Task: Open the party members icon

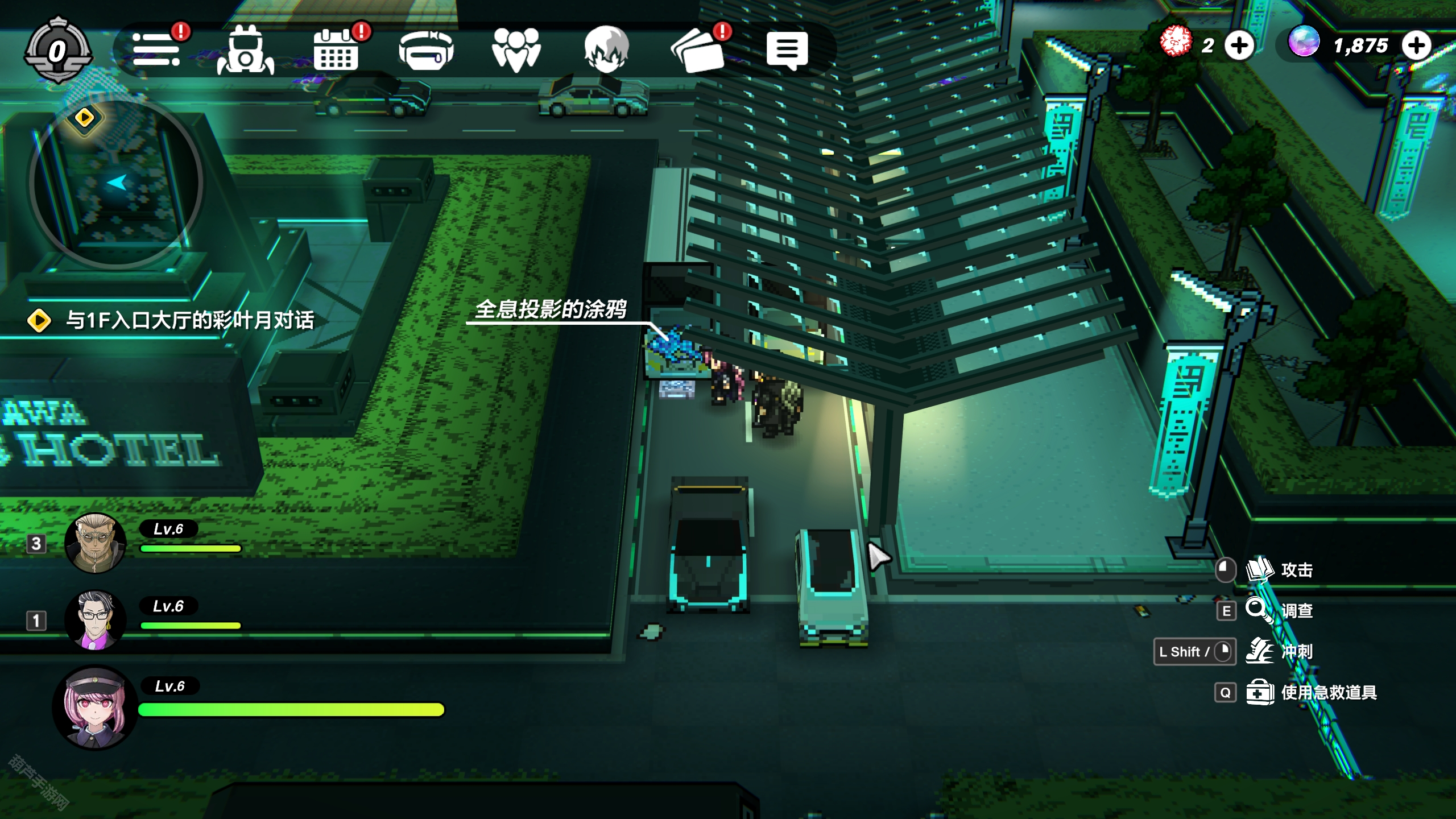Action: click(516, 50)
